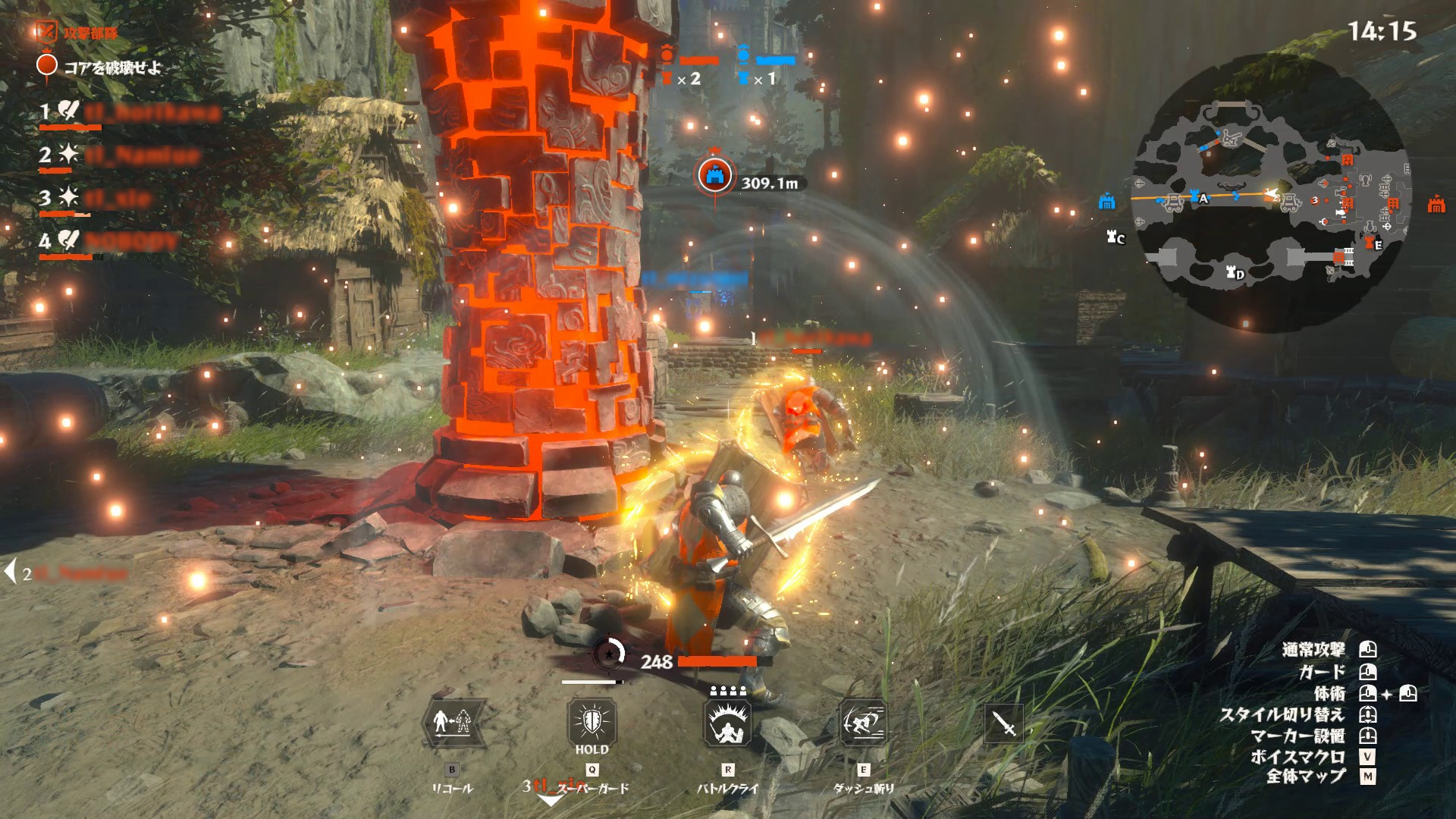Select the コアを破壊せよ objective tracker

pyautogui.click(x=100, y=67)
